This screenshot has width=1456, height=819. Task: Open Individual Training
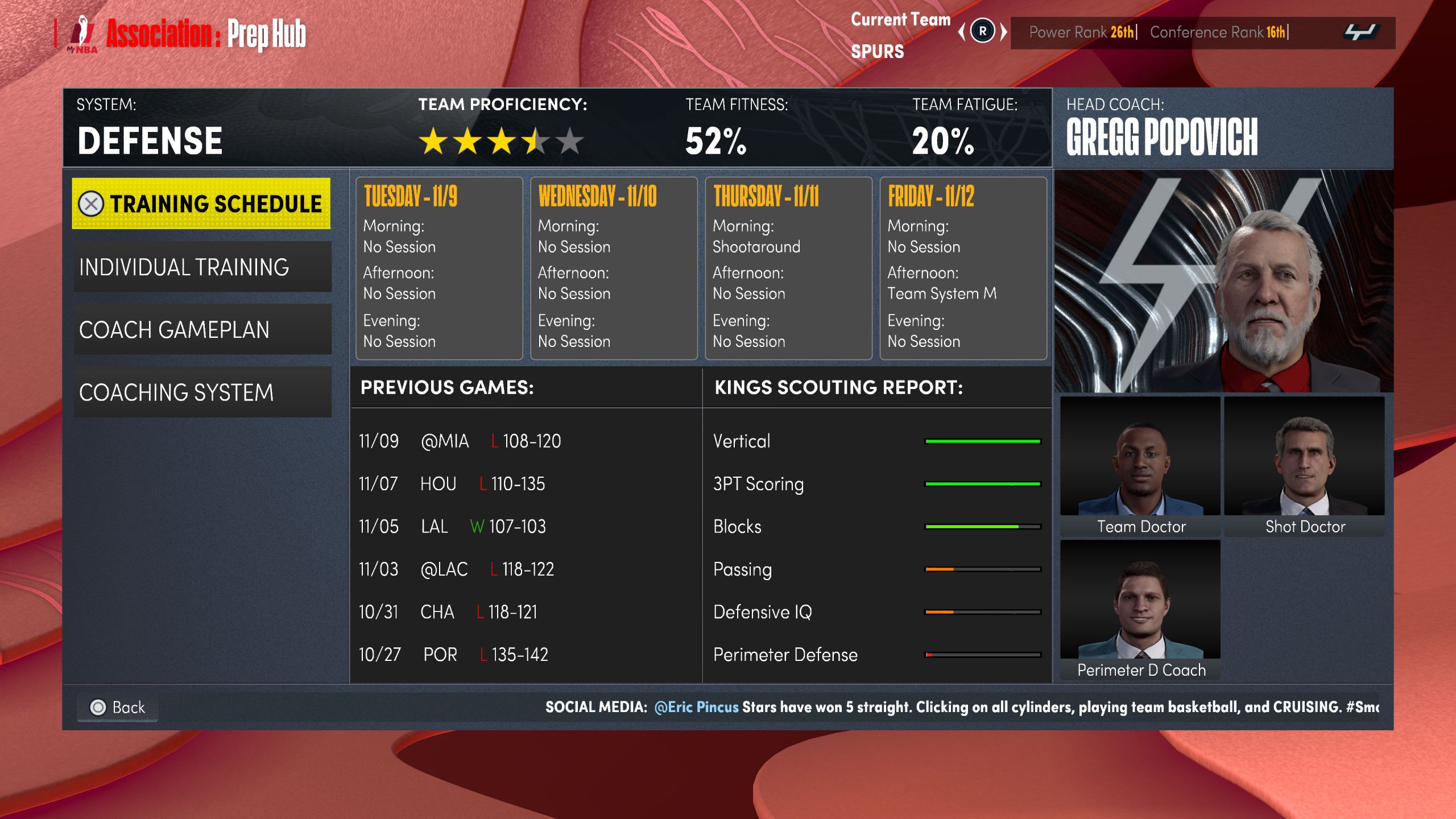pos(202,267)
